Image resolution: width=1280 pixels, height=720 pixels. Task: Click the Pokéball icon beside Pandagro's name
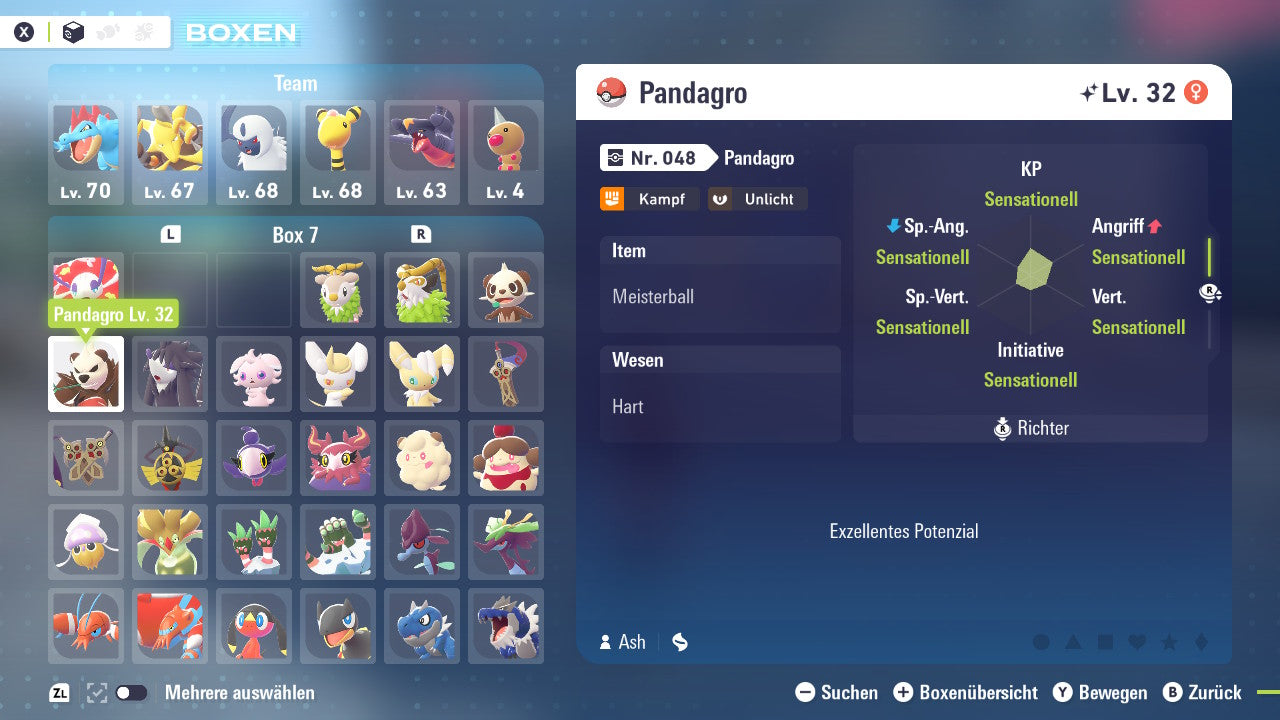coord(611,93)
